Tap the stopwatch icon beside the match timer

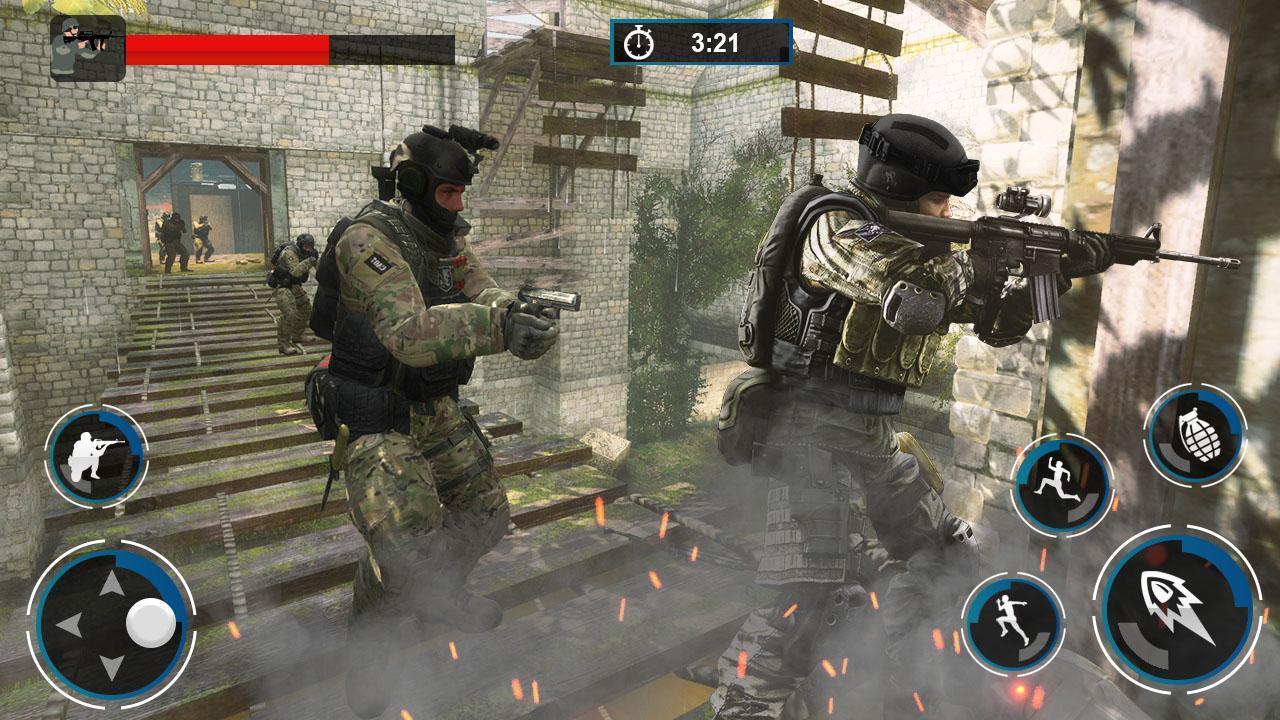coord(640,43)
